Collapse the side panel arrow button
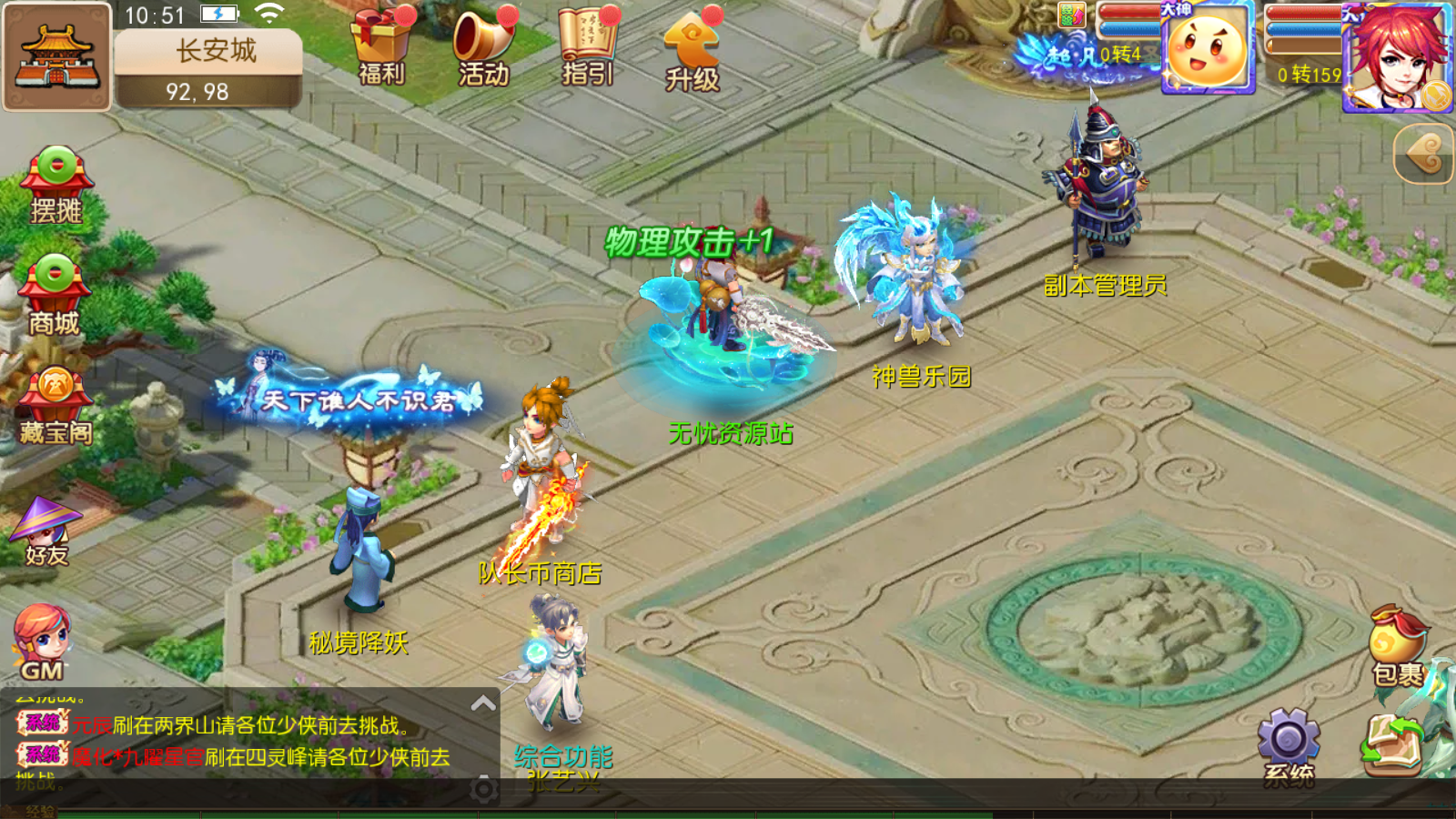Image resolution: width=1456 pixels, height=819 pixels. click(1424, 154)
